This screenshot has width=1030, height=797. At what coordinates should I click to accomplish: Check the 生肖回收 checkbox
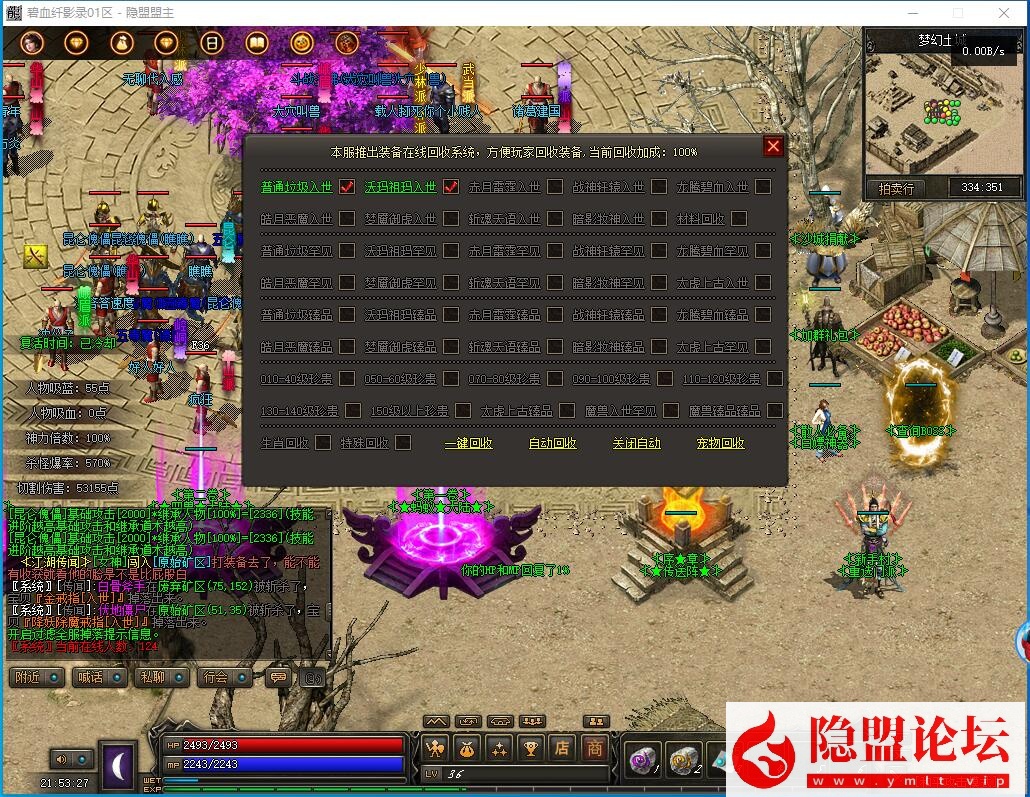323,443
